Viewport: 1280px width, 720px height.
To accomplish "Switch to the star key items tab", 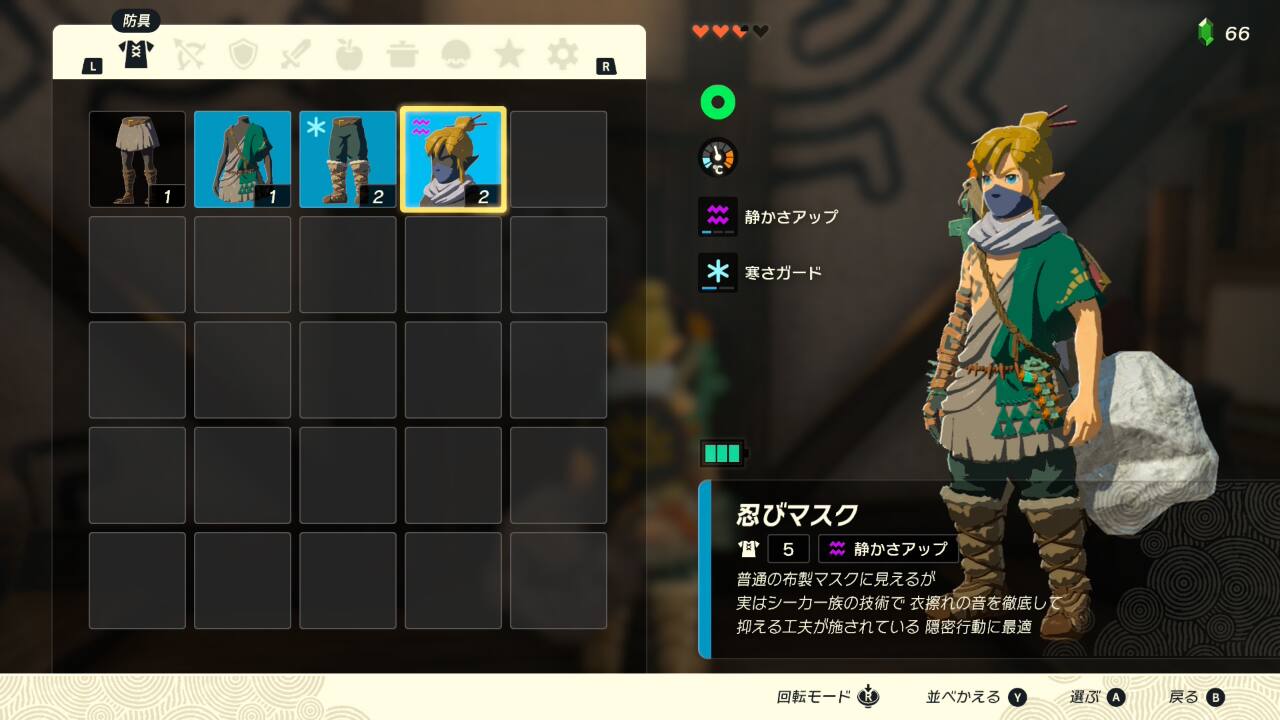I will [509, 54].
